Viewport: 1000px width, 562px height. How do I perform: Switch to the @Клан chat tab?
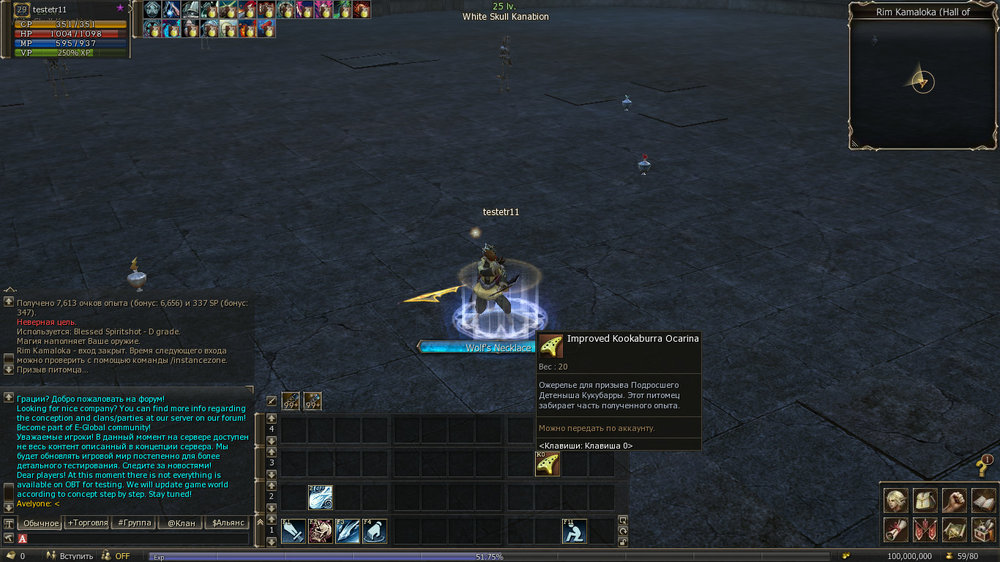(179, 523)
